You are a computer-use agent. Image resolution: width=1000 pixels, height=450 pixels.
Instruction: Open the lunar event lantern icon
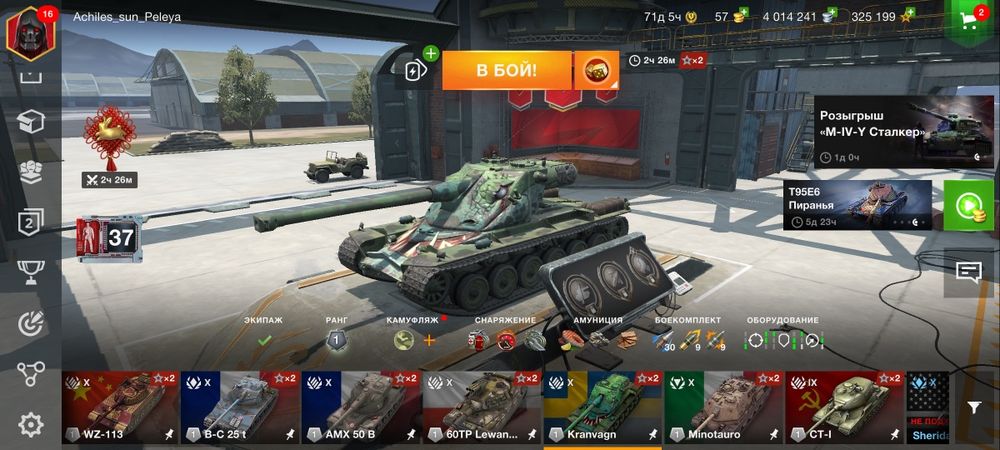coord(108,136)
